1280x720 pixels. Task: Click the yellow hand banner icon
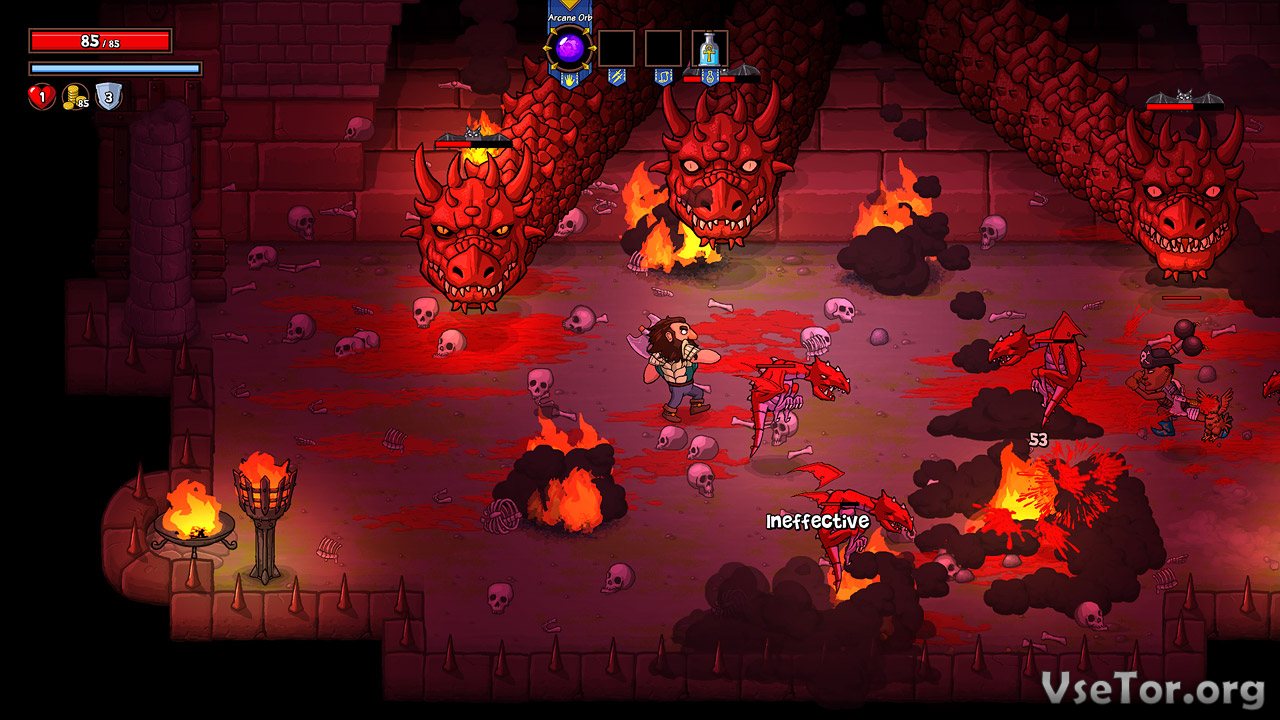pyautogui.click(x=570, y=77)
